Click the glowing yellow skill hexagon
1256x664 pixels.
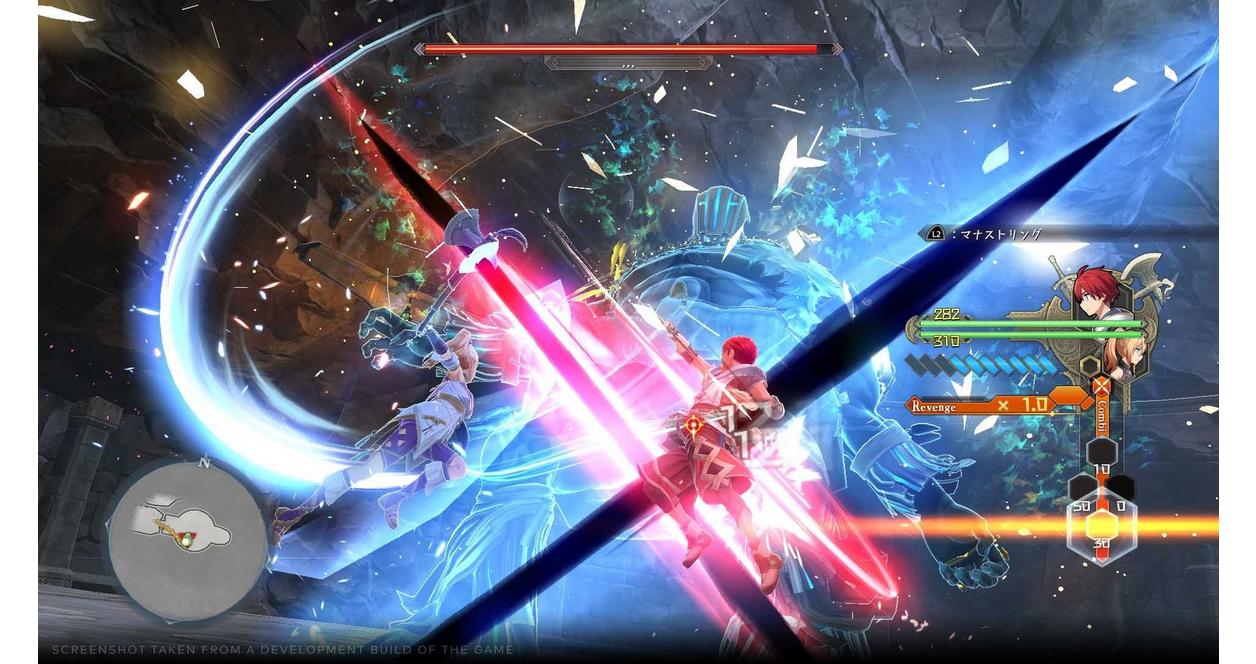[1101, 525]
